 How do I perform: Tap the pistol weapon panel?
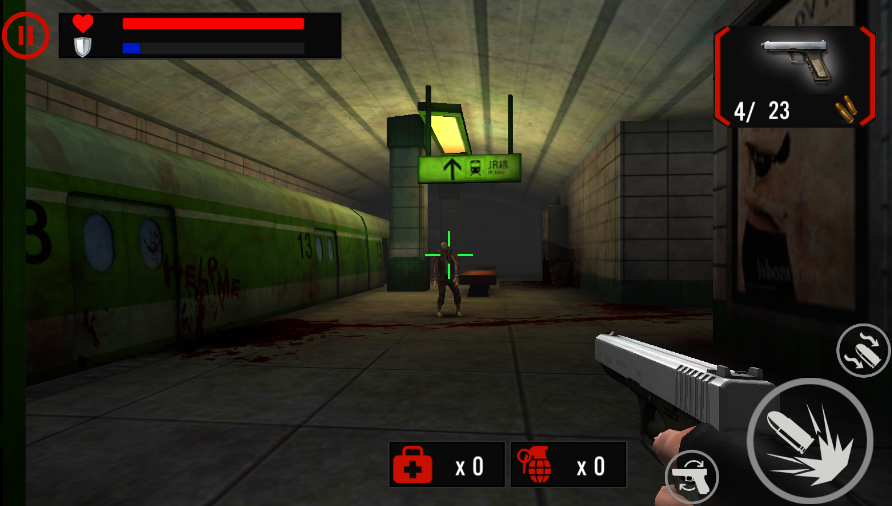click(x=794, y=76)
